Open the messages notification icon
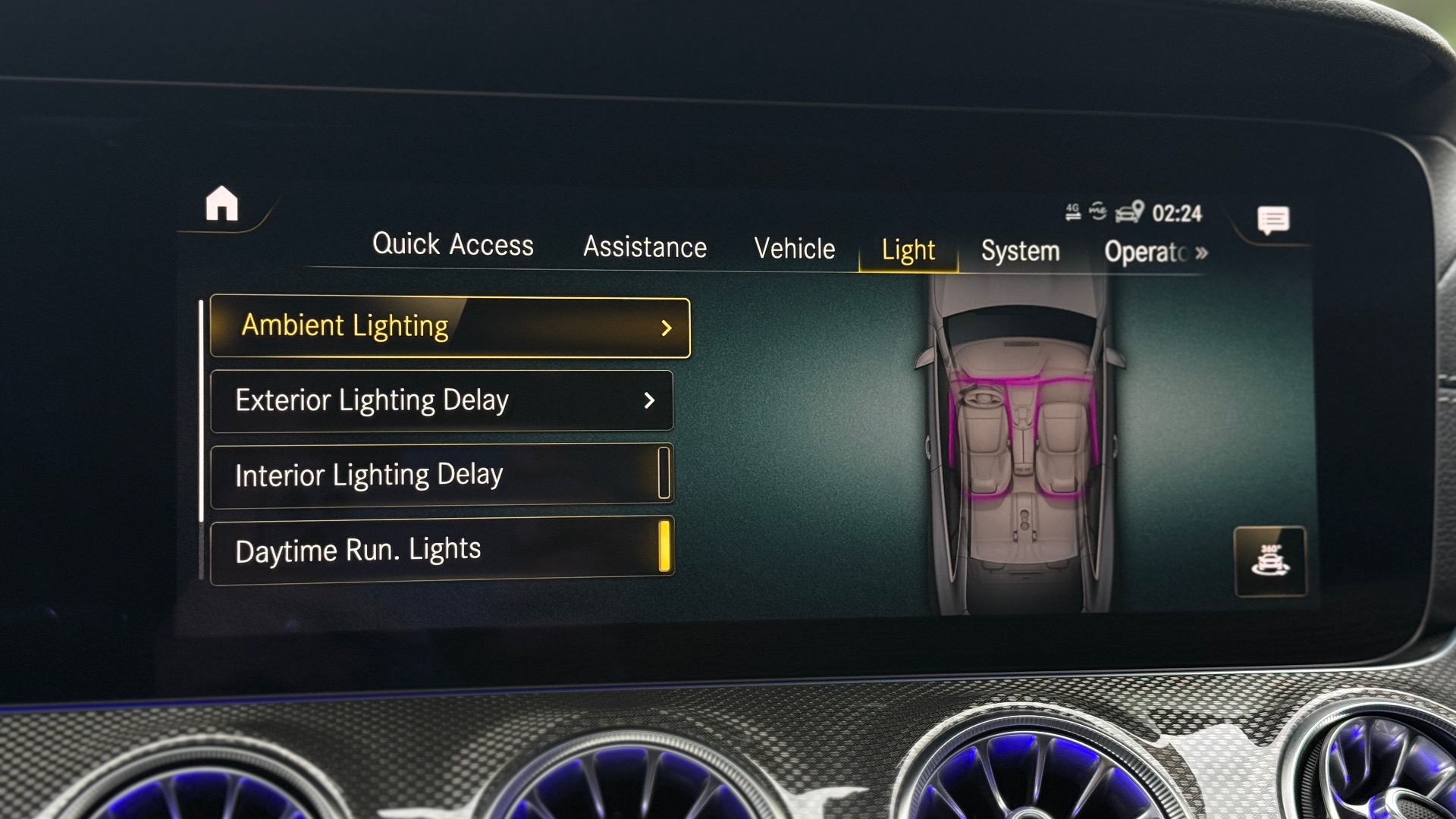The height and width of the screenshot is (819, 1456). pos(1272,221)
